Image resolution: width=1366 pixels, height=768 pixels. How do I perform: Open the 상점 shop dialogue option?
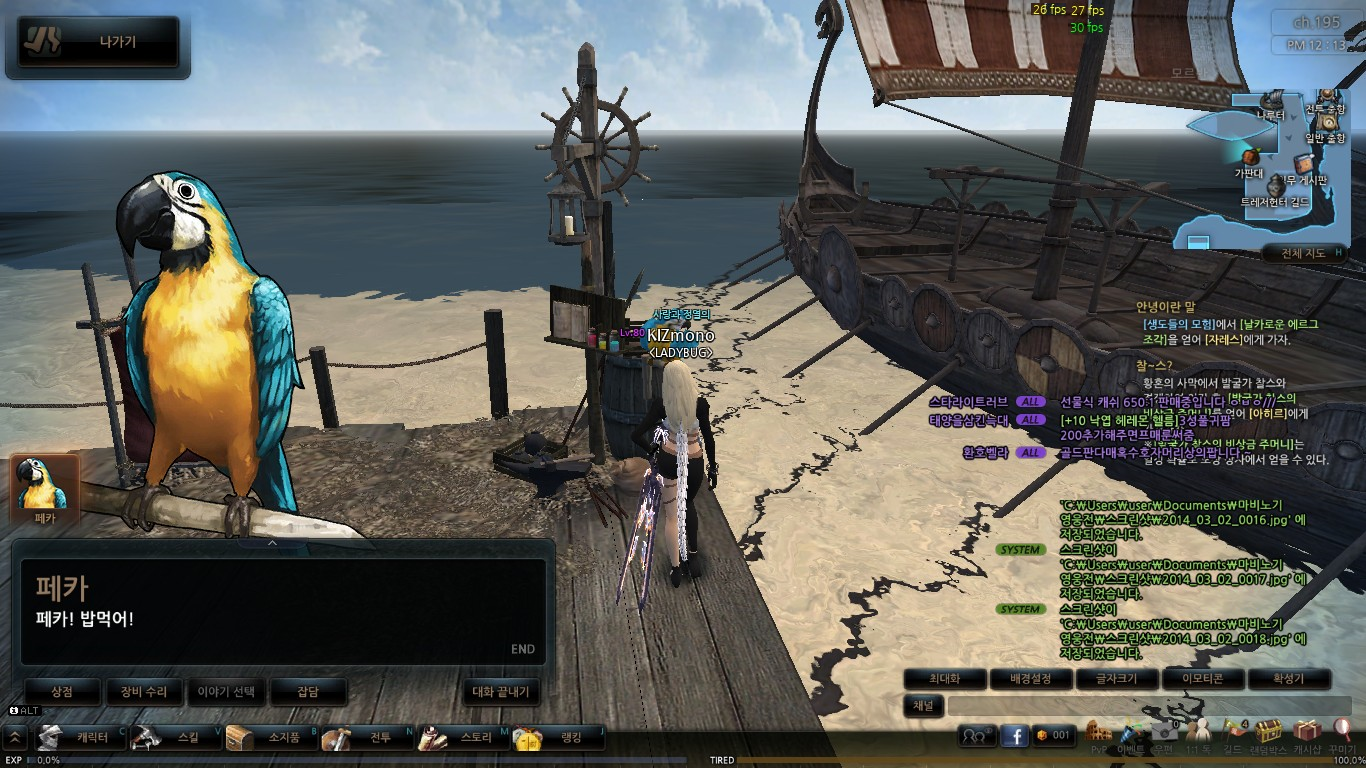[x=63, y=691]
